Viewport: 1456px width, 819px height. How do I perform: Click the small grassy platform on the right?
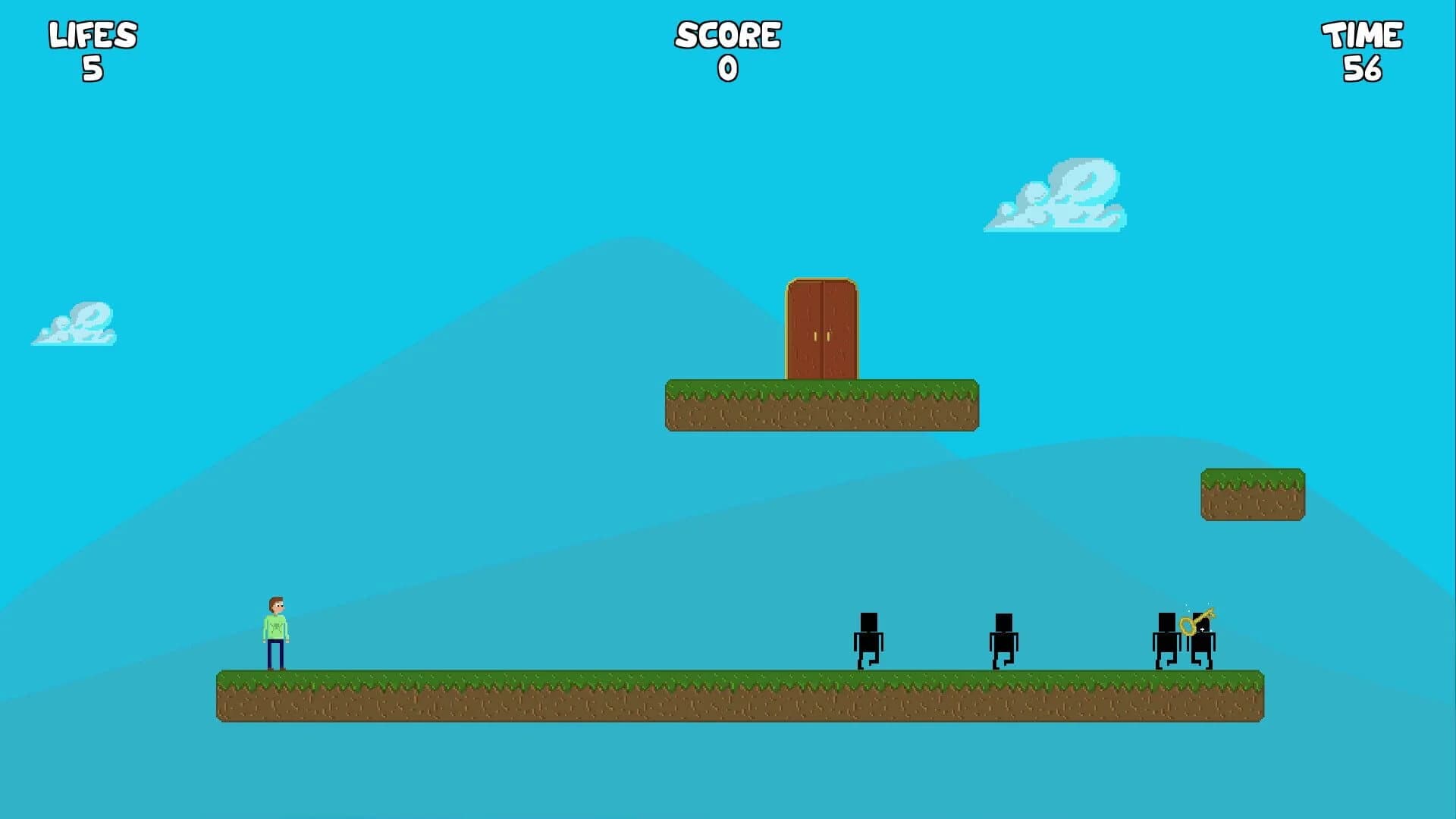[x=1251, y=493]
